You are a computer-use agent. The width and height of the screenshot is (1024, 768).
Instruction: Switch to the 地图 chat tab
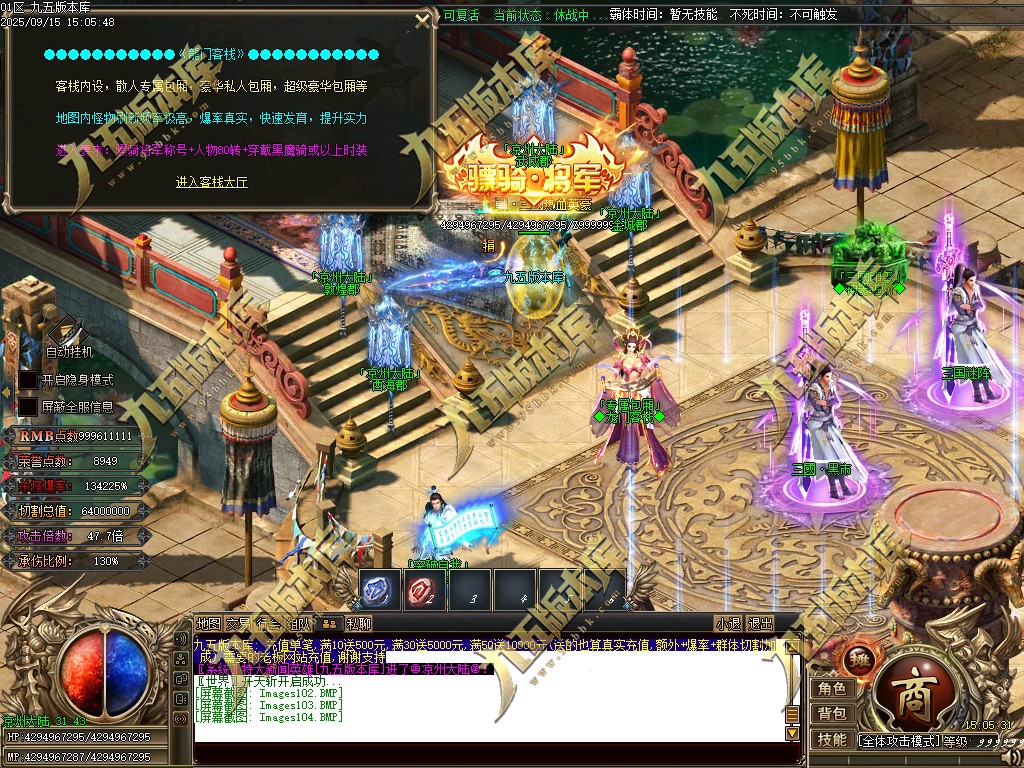point(209,624)
